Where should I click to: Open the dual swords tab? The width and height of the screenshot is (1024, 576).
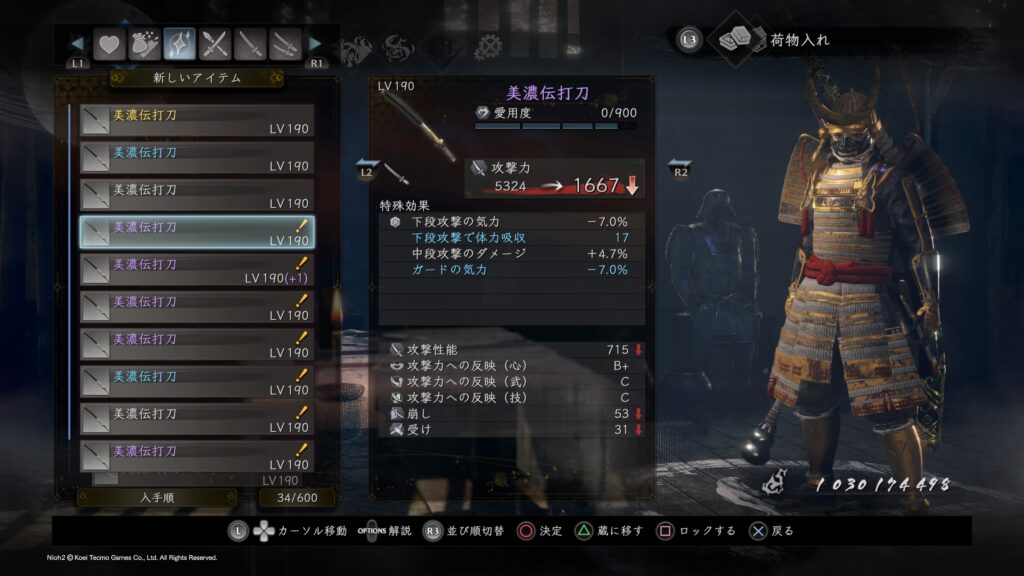point(287,44)
